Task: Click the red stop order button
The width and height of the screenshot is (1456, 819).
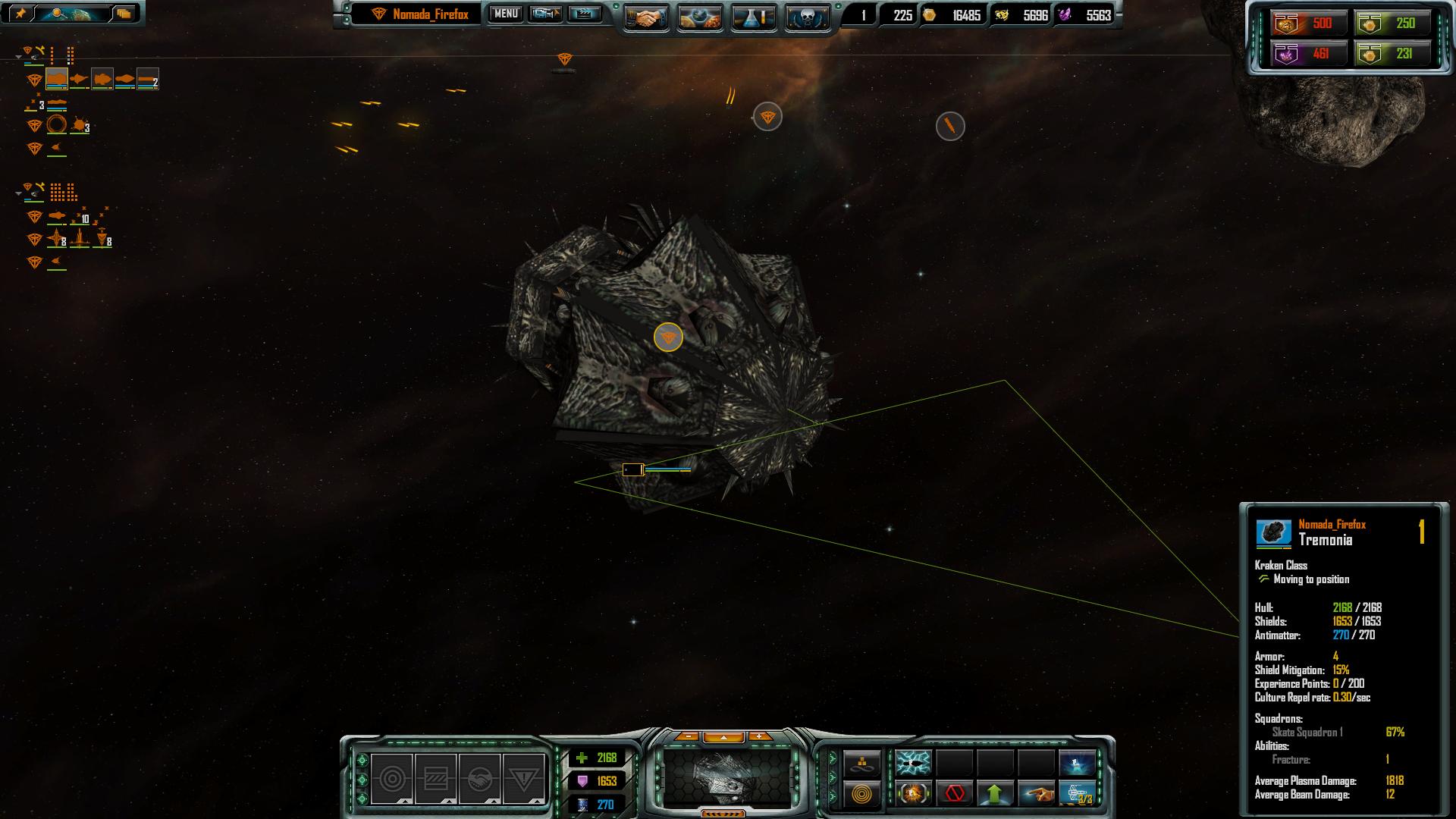Action: pos(954,794)
